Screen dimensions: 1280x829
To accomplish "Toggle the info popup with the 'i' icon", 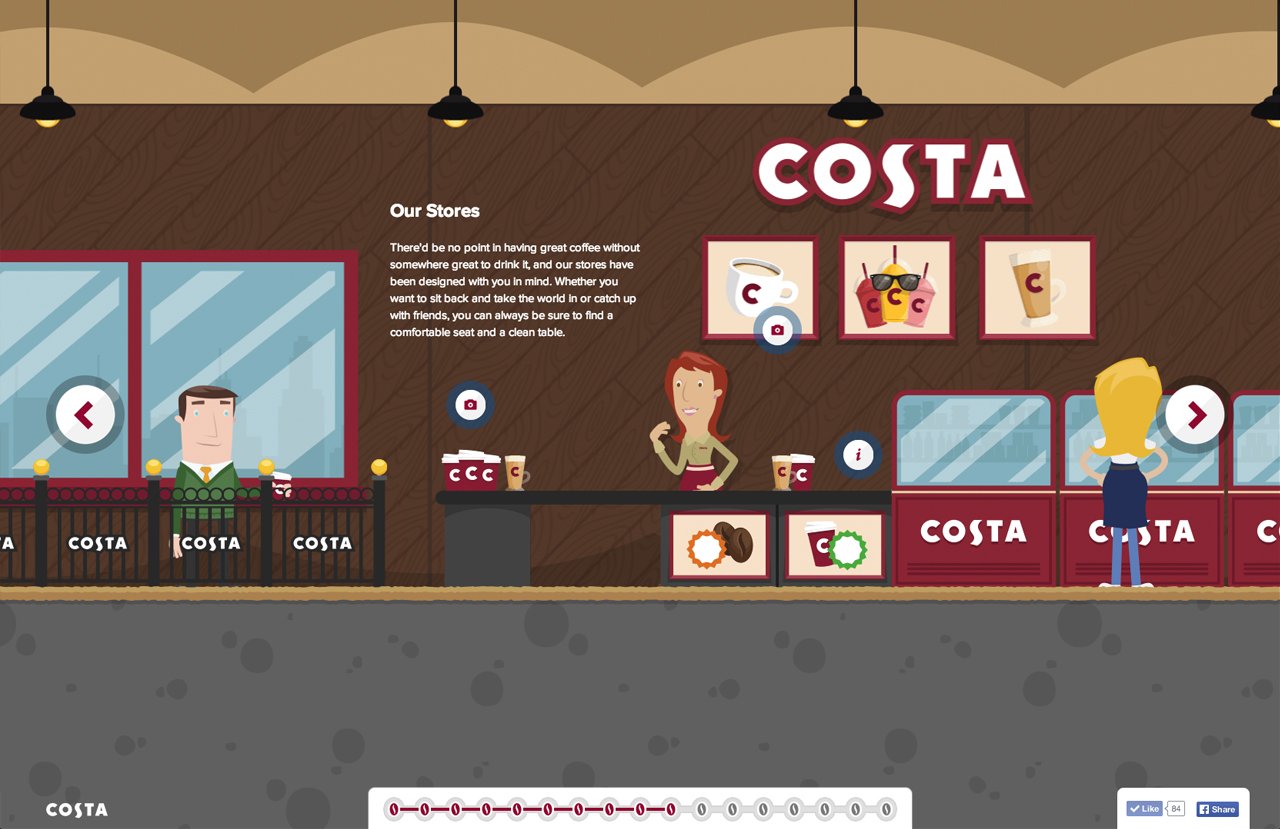I will coord(858,454).
